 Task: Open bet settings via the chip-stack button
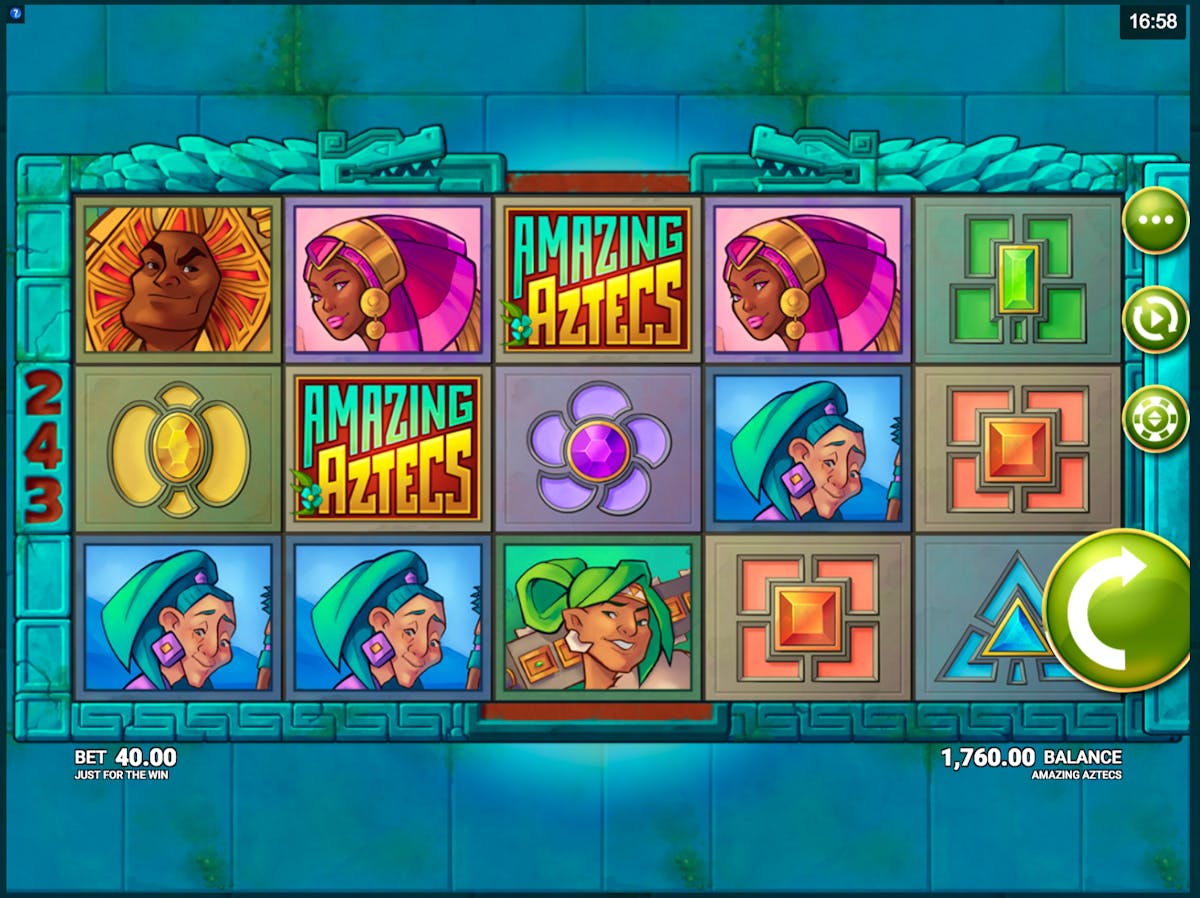(1154, 418)
